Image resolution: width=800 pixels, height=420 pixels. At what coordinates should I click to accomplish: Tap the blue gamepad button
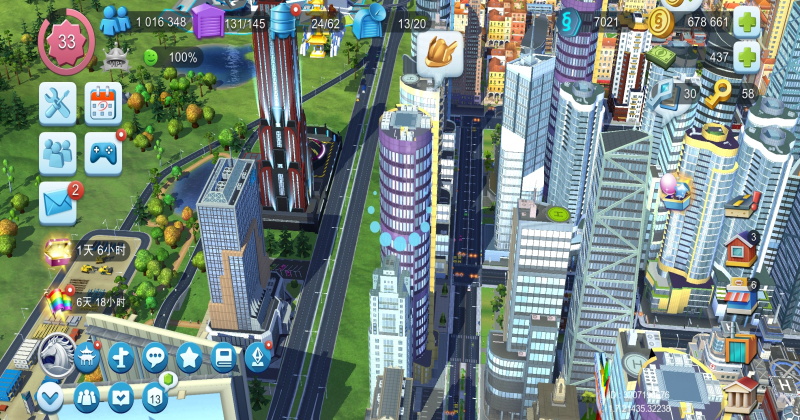pos(103,152)
